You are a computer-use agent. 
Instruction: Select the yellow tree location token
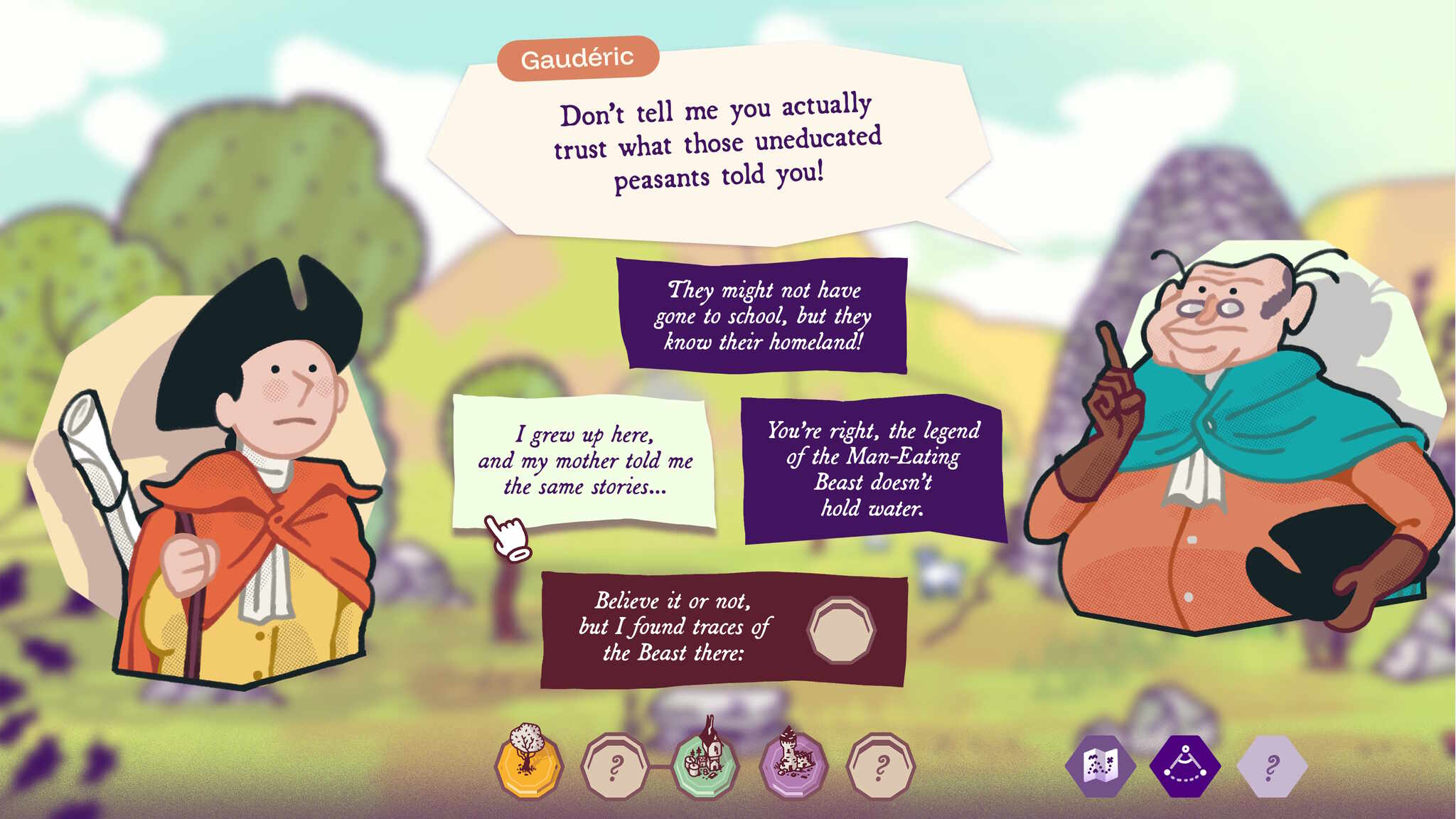[528, 764]
